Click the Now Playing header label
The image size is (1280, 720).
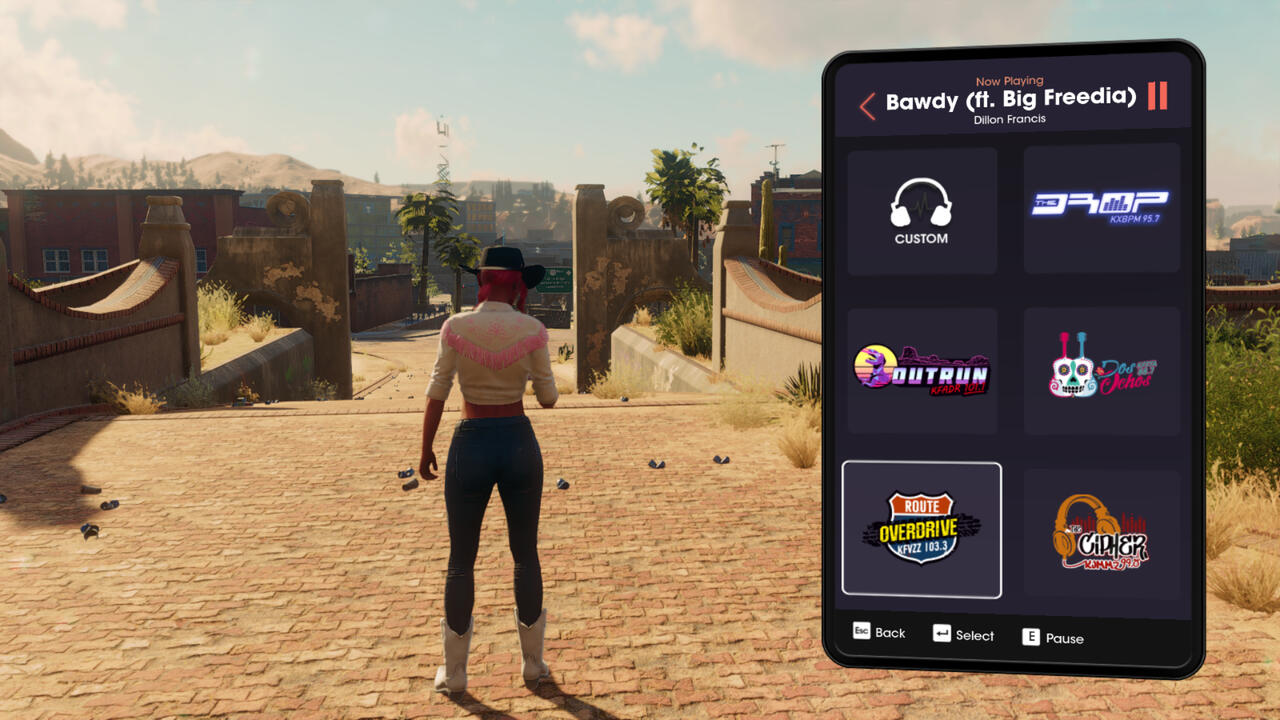[x=1008, y=80]
